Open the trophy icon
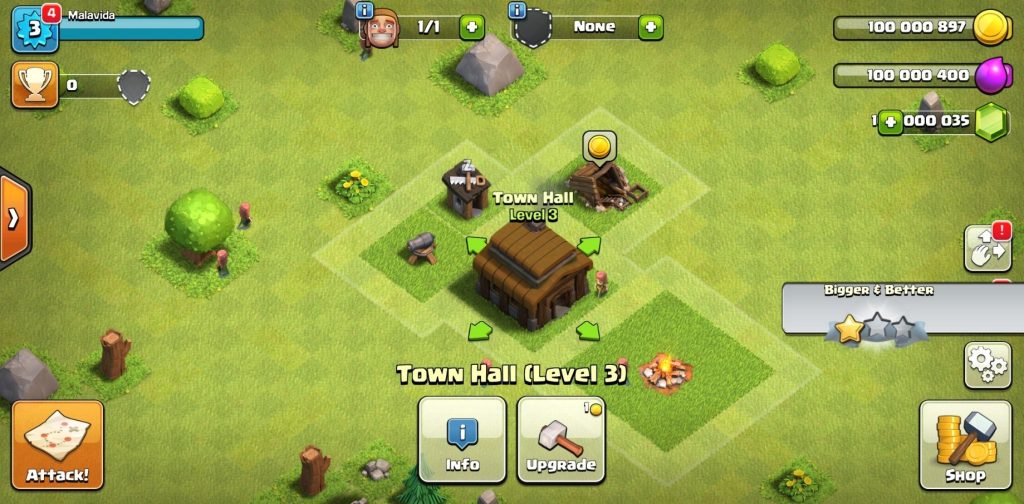The image size is (1024, 504). click(x=32, y=86)
